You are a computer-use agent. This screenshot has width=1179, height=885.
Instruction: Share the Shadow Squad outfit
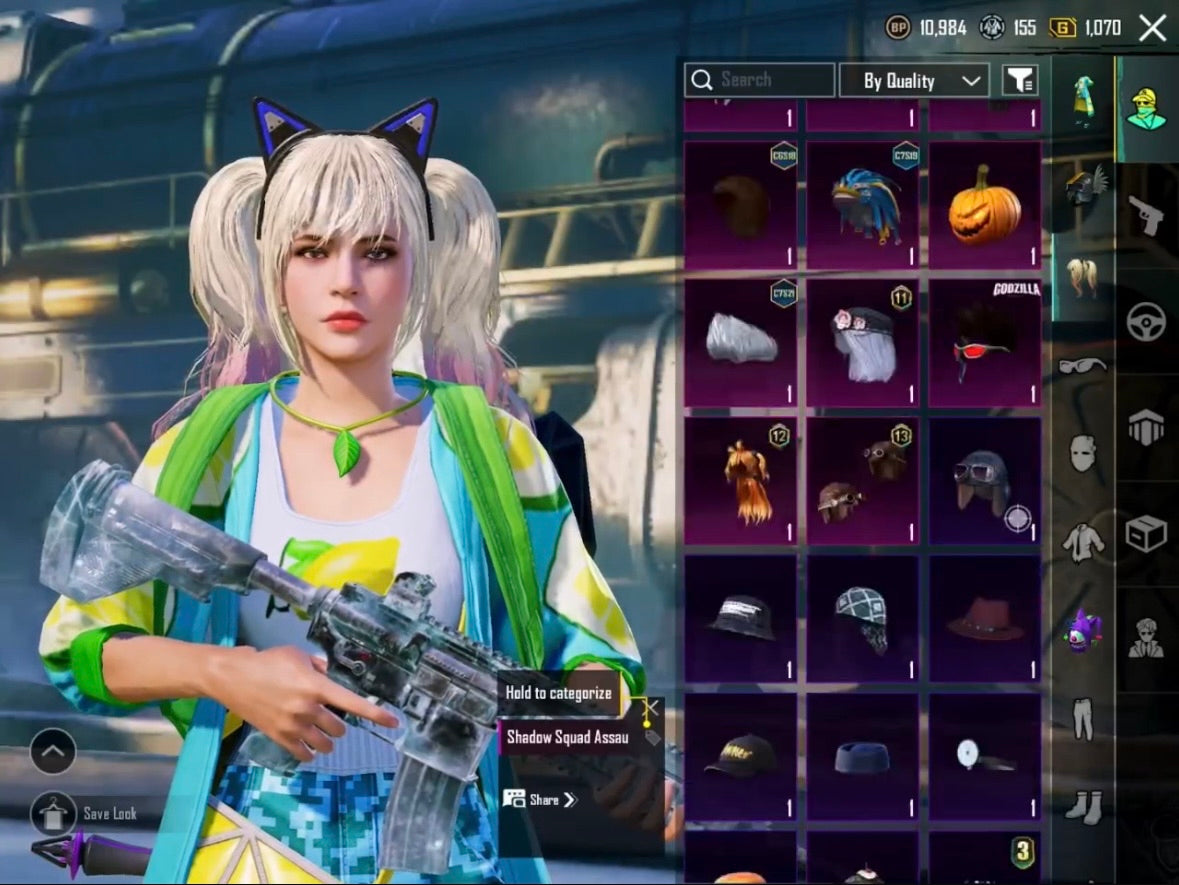(540, 799)
